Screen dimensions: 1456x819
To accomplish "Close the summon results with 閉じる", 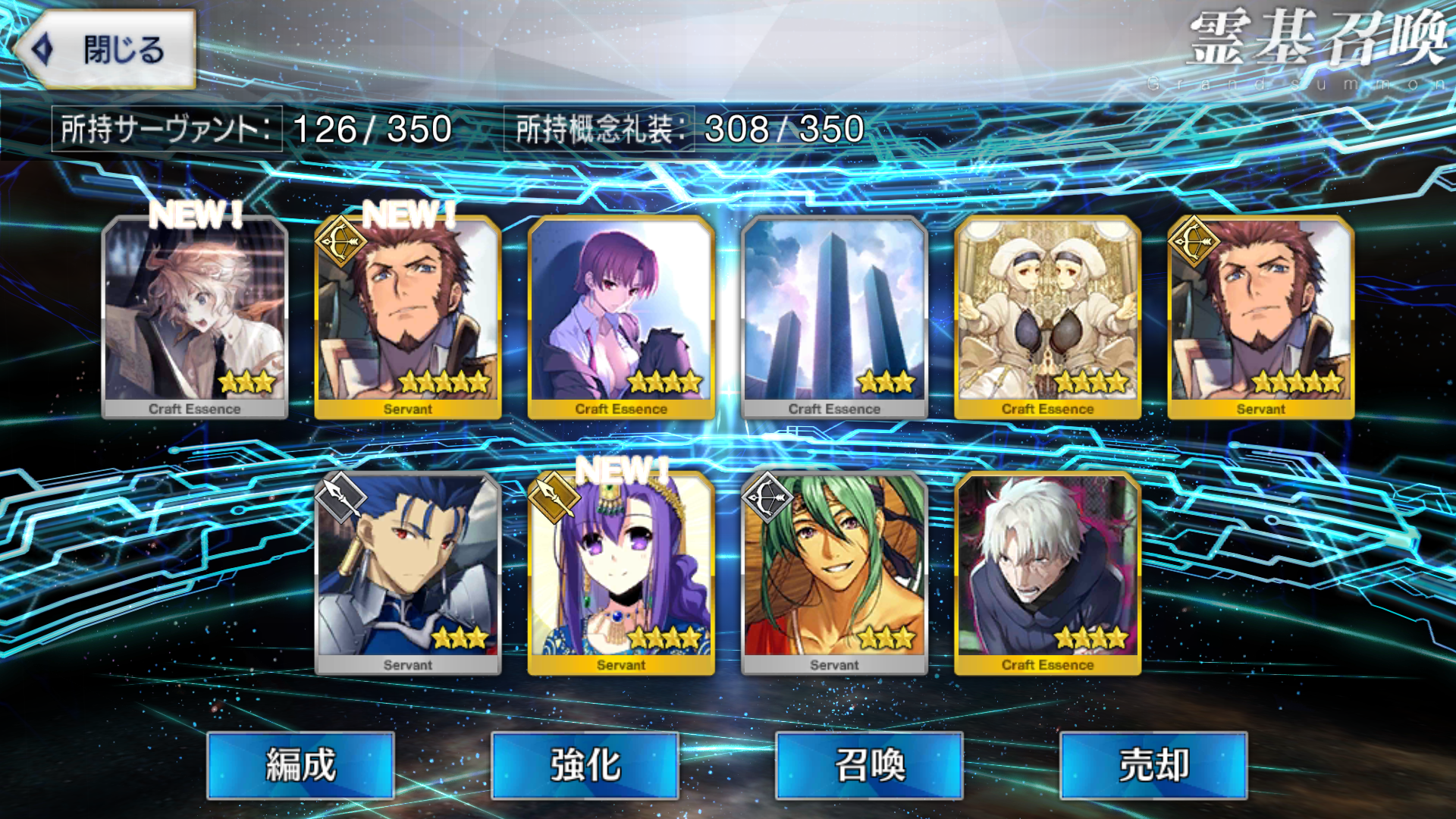I will coord(106,50).
